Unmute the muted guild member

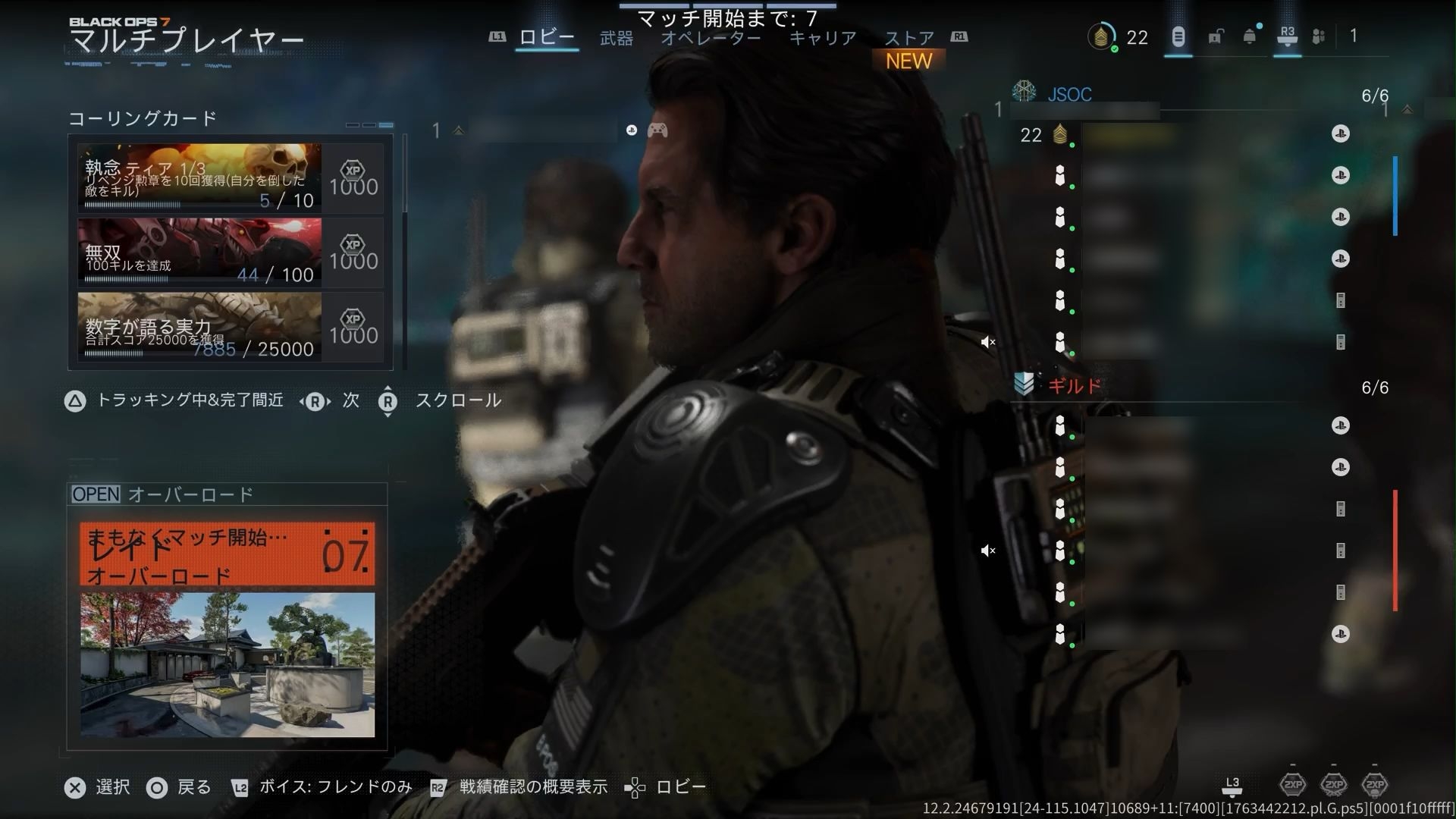point(988,551)
